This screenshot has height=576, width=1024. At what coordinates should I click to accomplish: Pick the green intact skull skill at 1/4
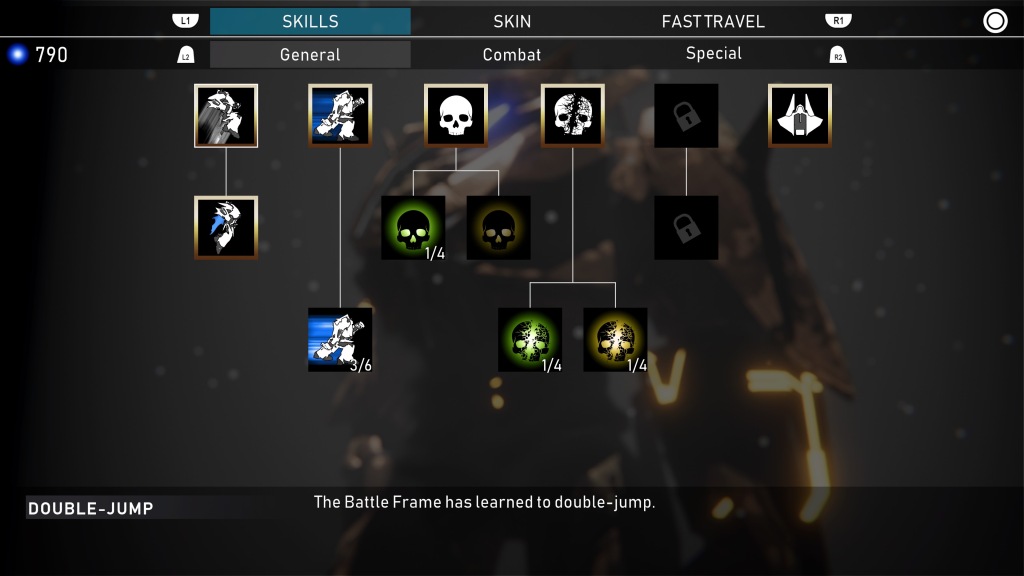click(x=413, y=228)
